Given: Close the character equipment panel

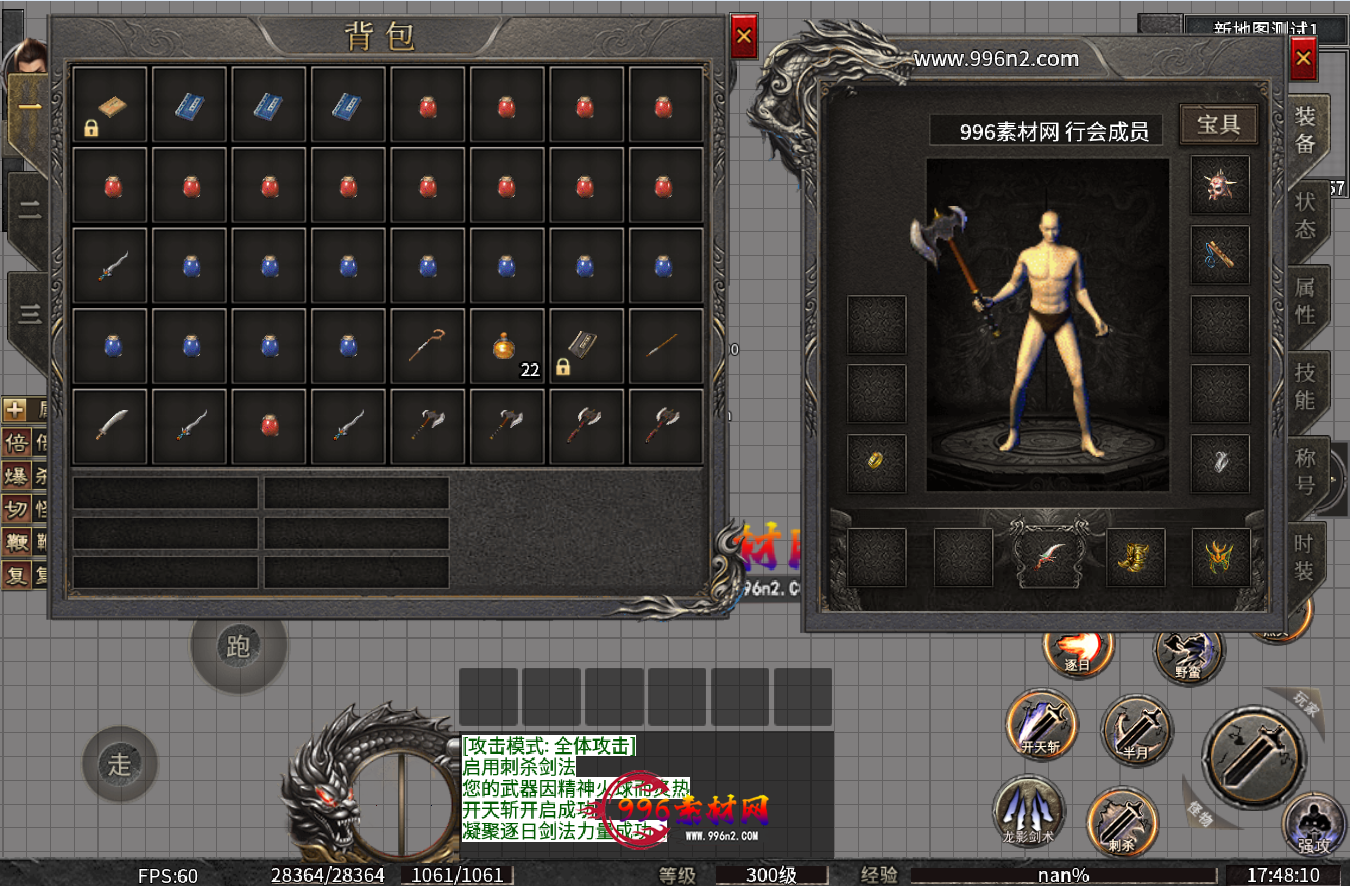Looking at the screenshot, I should [1302, 59].
